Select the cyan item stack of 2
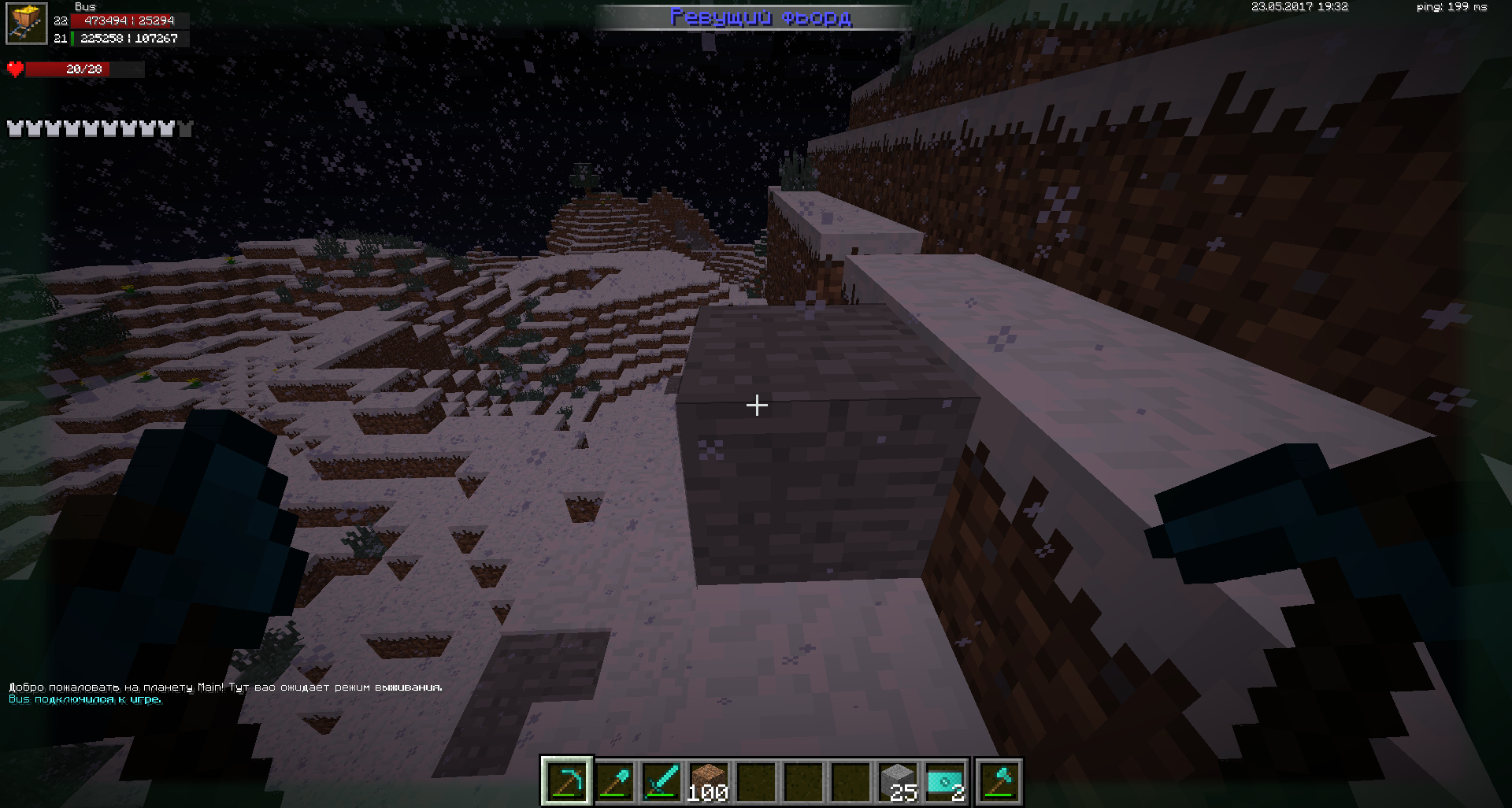This screenshot has height=808, width=1512. [945, 781]
